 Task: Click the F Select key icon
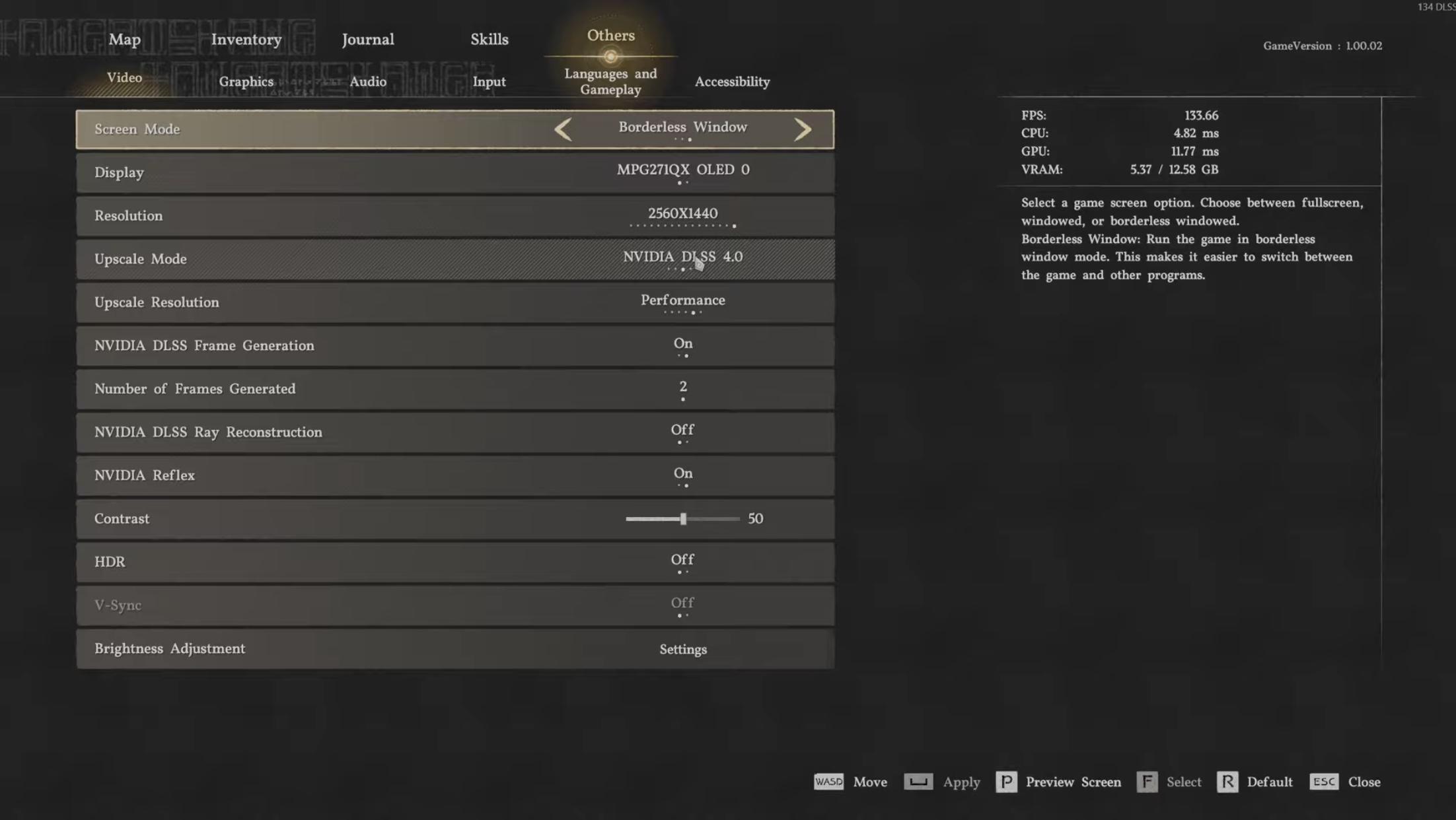pos(1147,782)
